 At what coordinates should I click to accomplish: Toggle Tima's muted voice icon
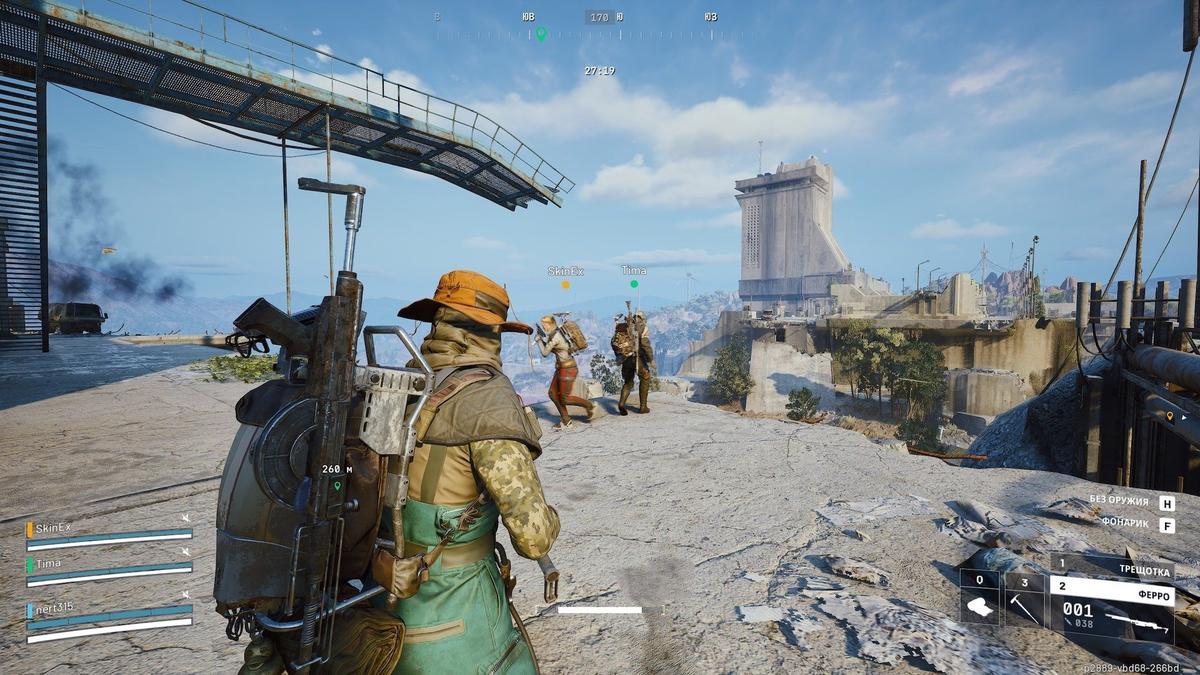tap(185, 551)
